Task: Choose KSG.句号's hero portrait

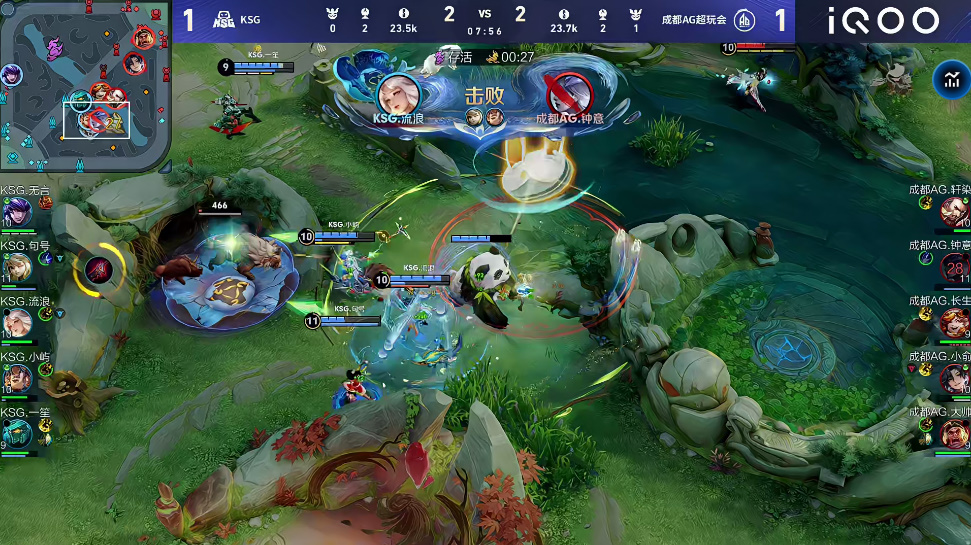Action: (17, 267)
